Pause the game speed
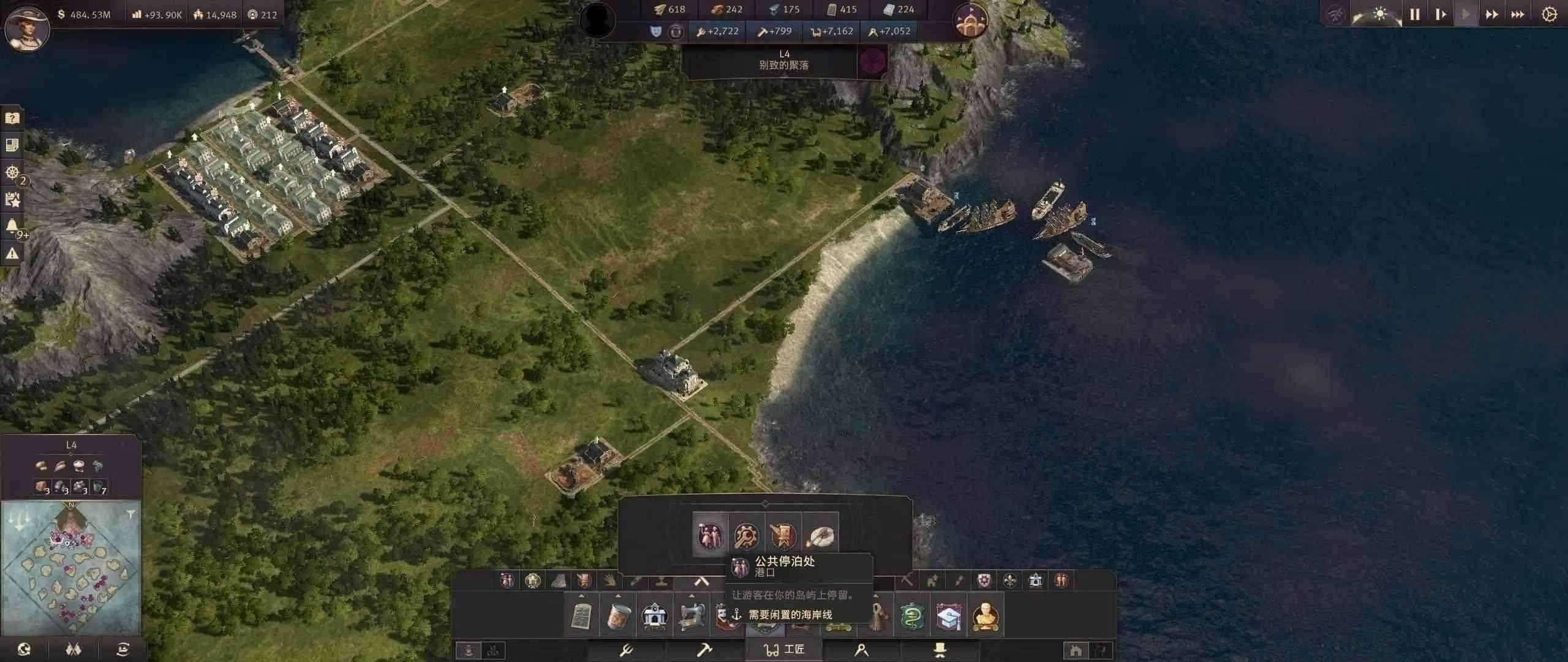The width and height of the screenshot is (1568, 662). [x=1414, y=14]
